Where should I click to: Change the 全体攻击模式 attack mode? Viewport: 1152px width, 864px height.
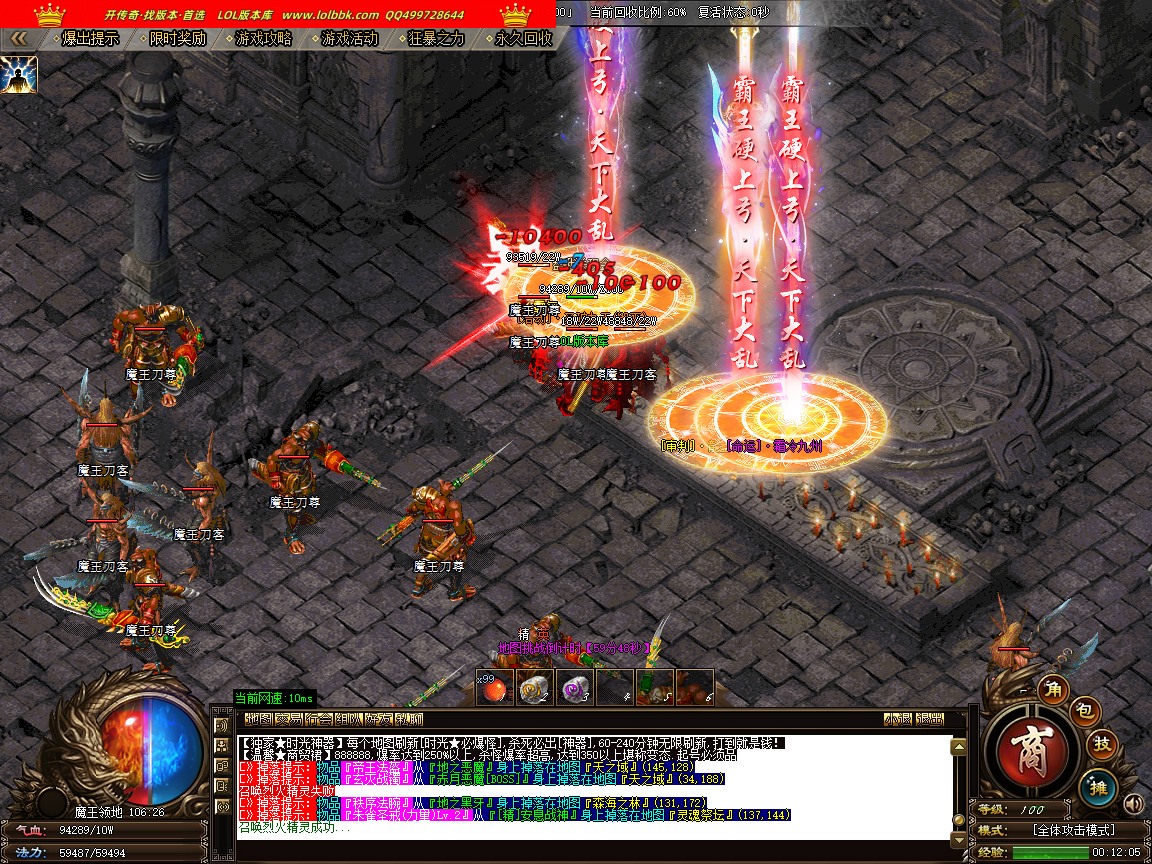coord(1074,830)
